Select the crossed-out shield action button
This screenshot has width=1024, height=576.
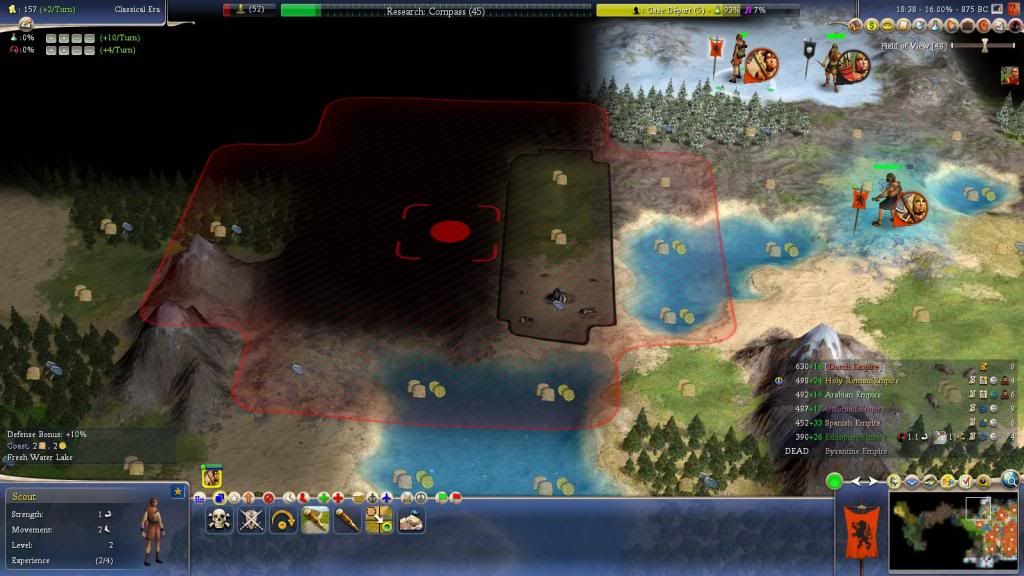click(x=252, y=519)
